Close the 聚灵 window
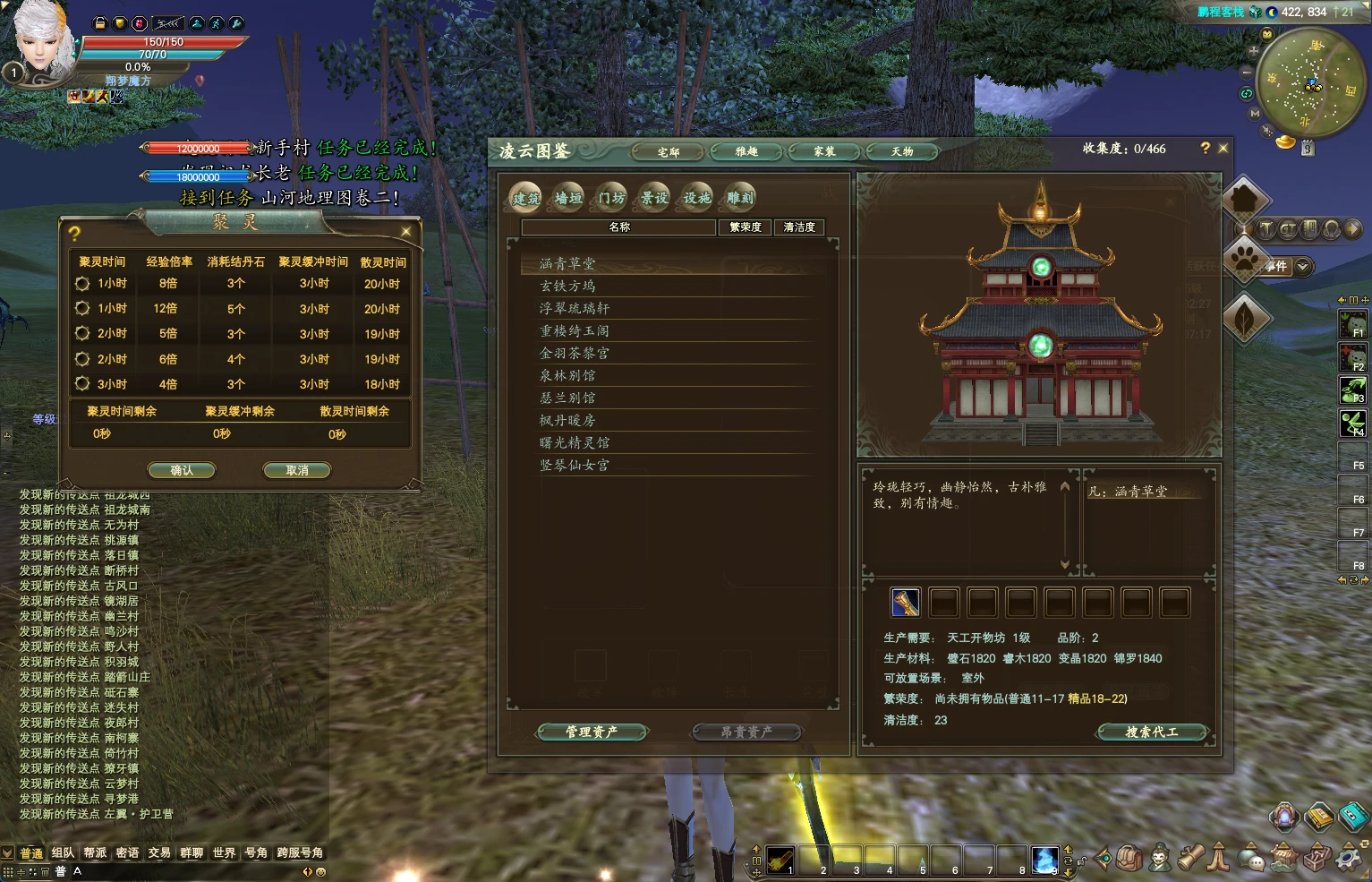Image resolution: width=1372 pixels, height=882 pixels. tap(406, 232)
